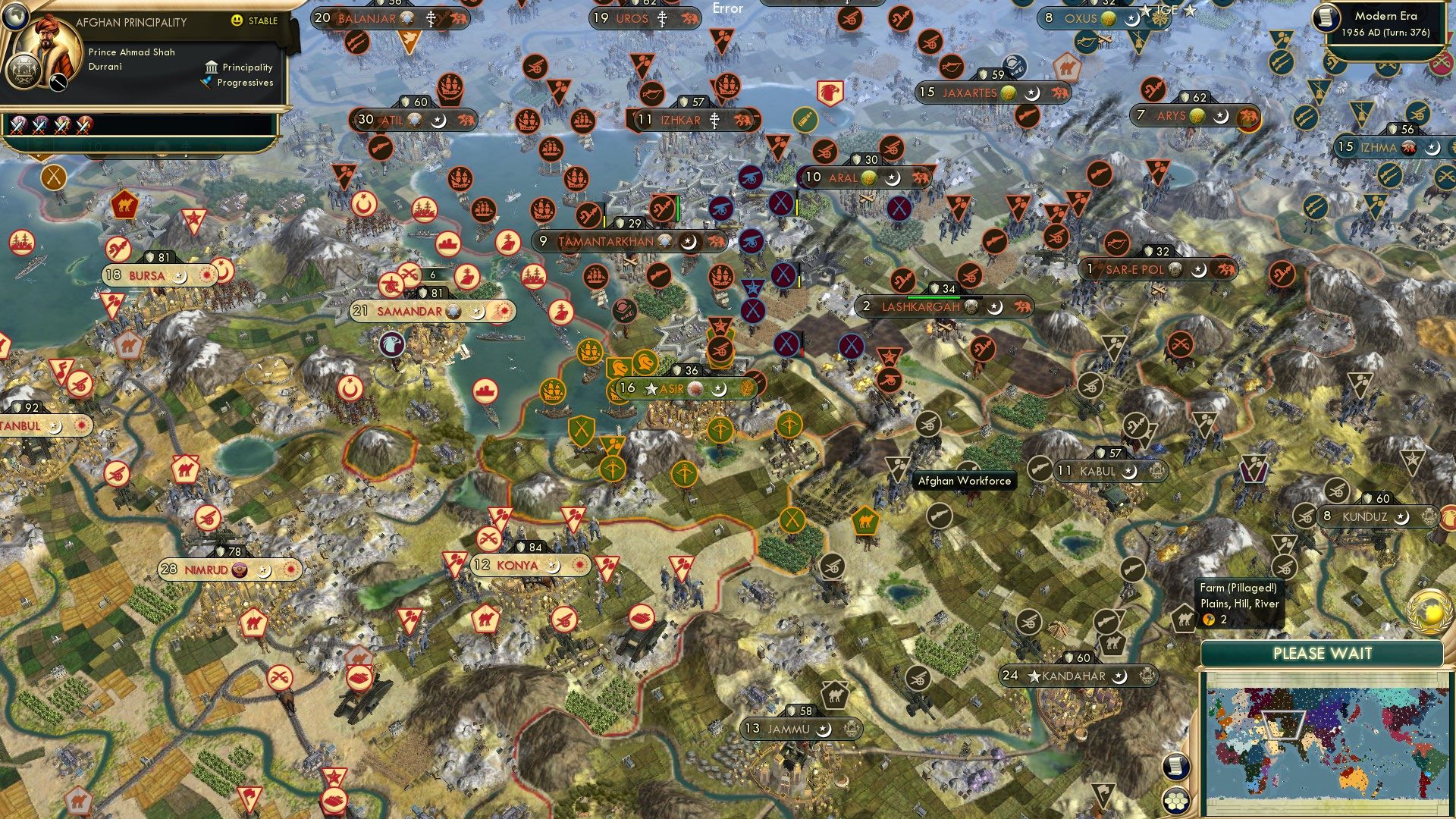Screen dimensions: 1456x819
Task: Click the strategic view globe icon top left
Action: pos(15,16)
